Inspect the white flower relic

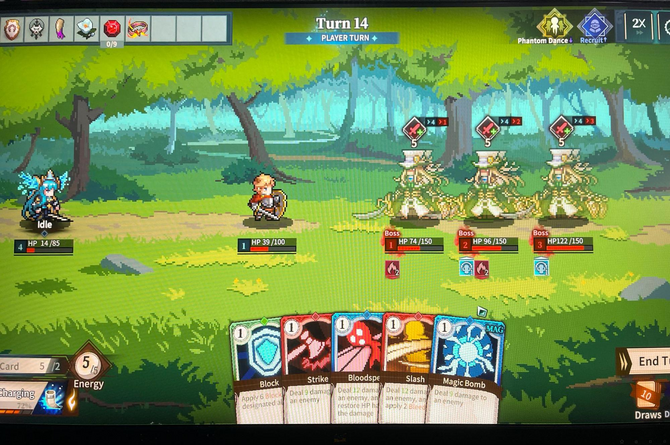87,29
